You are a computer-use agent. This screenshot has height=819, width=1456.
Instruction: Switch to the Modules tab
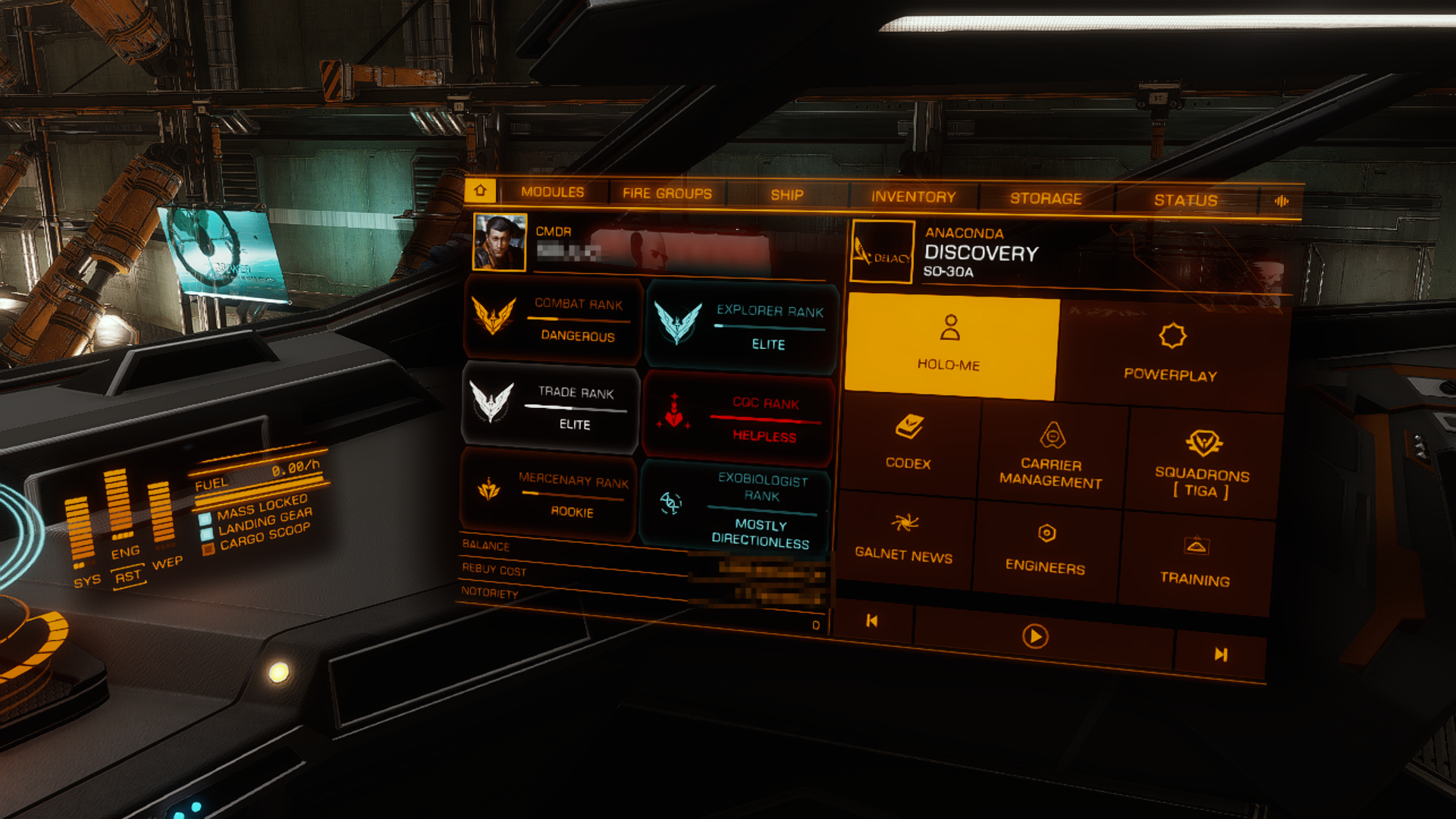click(552, 192)
